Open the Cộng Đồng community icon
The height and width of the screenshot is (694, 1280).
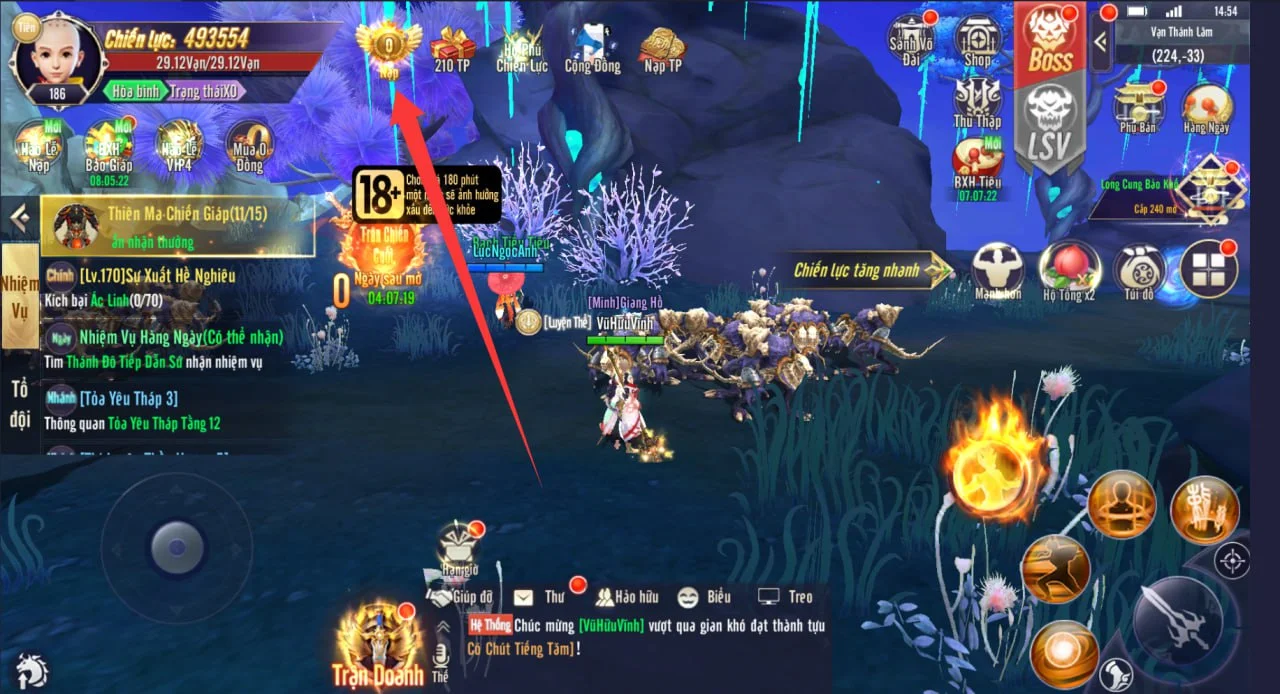point(592,47)
